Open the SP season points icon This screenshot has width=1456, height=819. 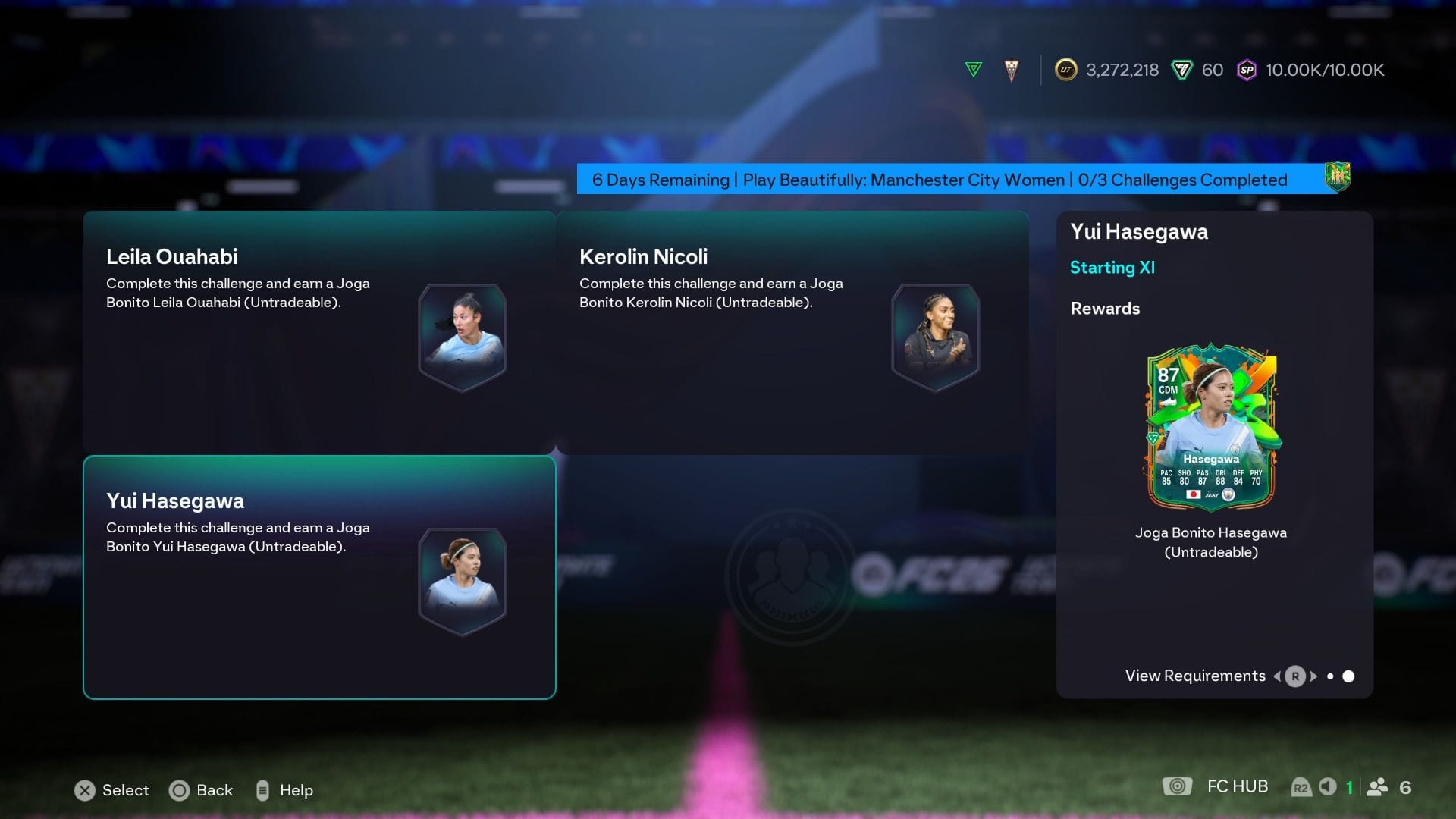(x=1247, y=70)
